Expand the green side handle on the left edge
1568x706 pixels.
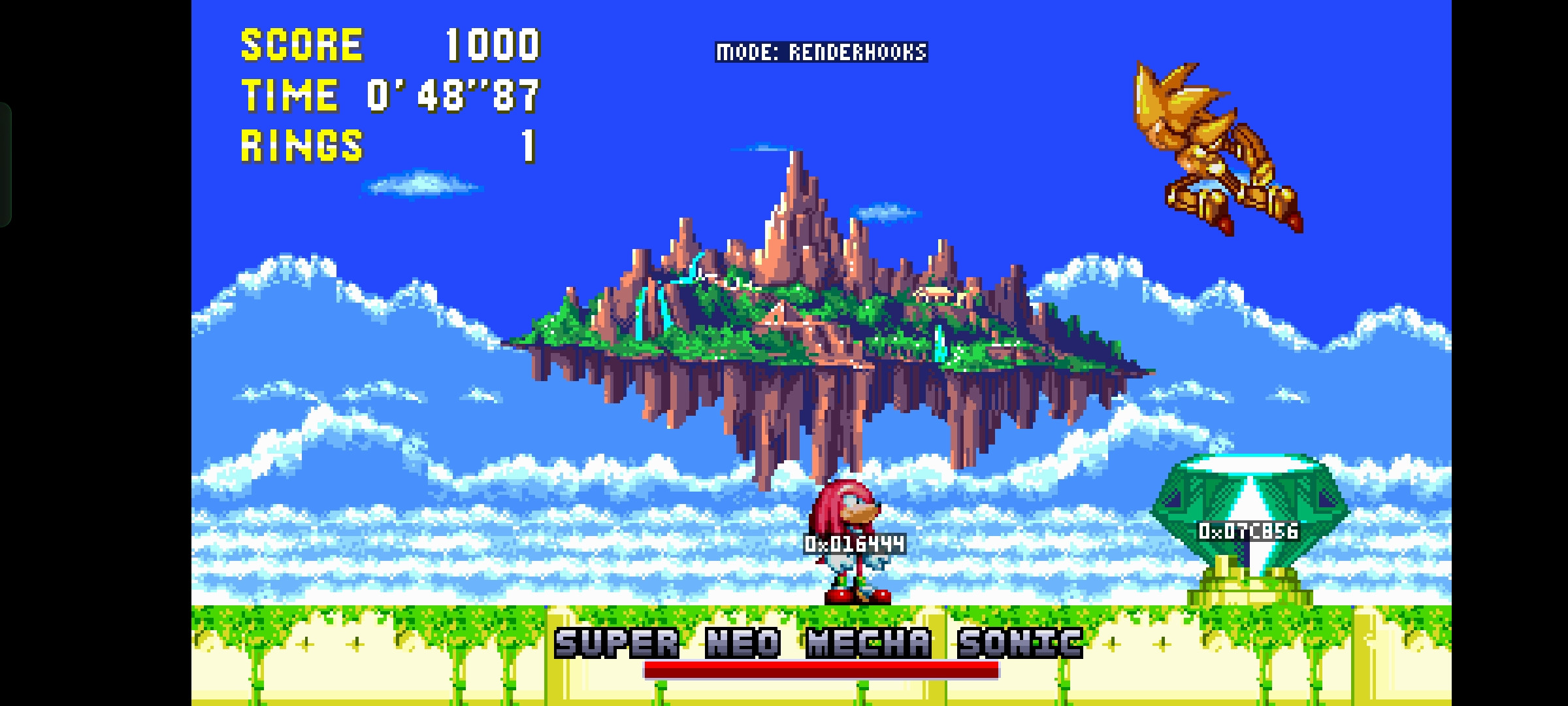7,163
